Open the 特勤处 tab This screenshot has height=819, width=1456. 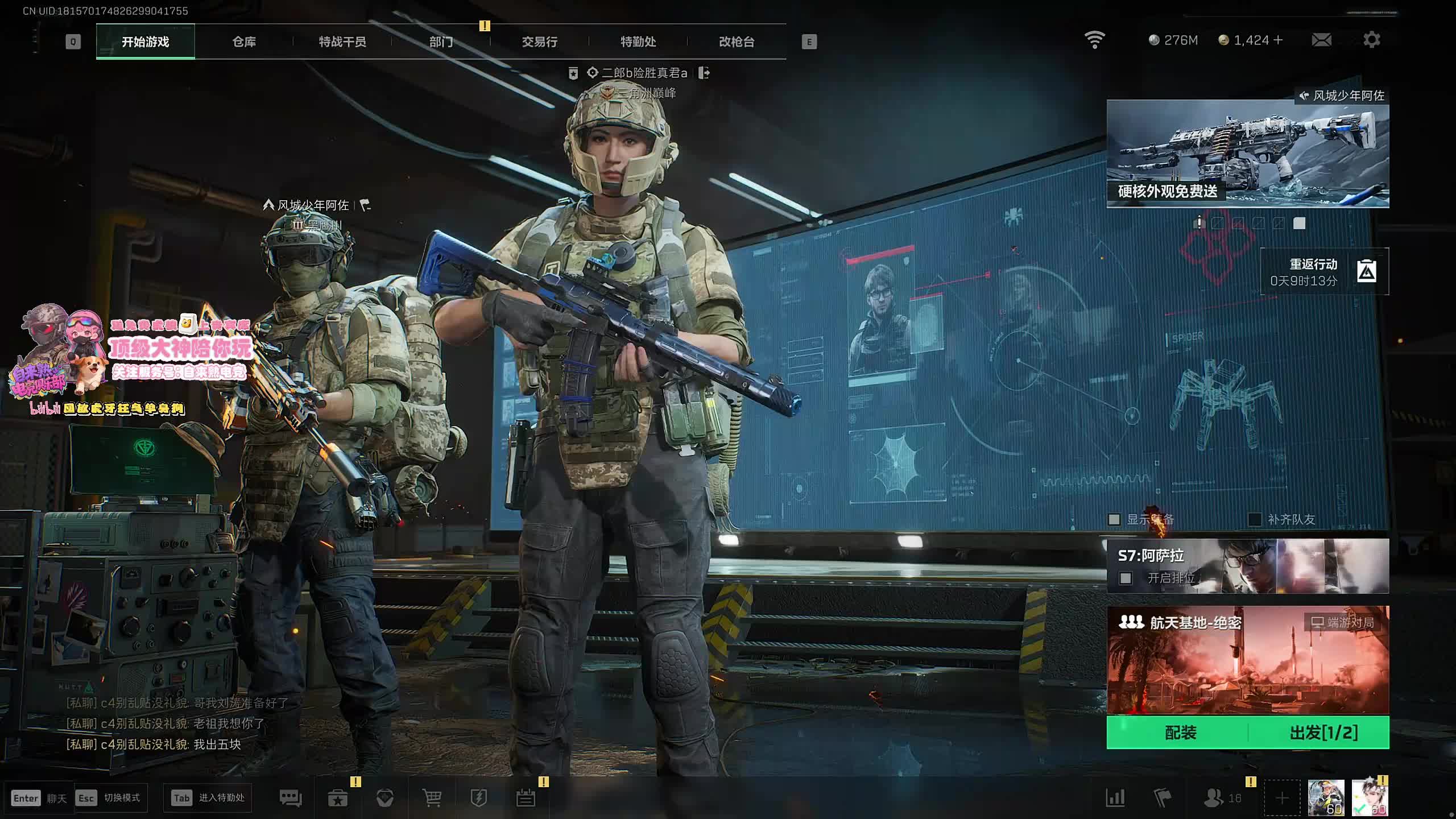pyautogui.click(x=638, y=42)
